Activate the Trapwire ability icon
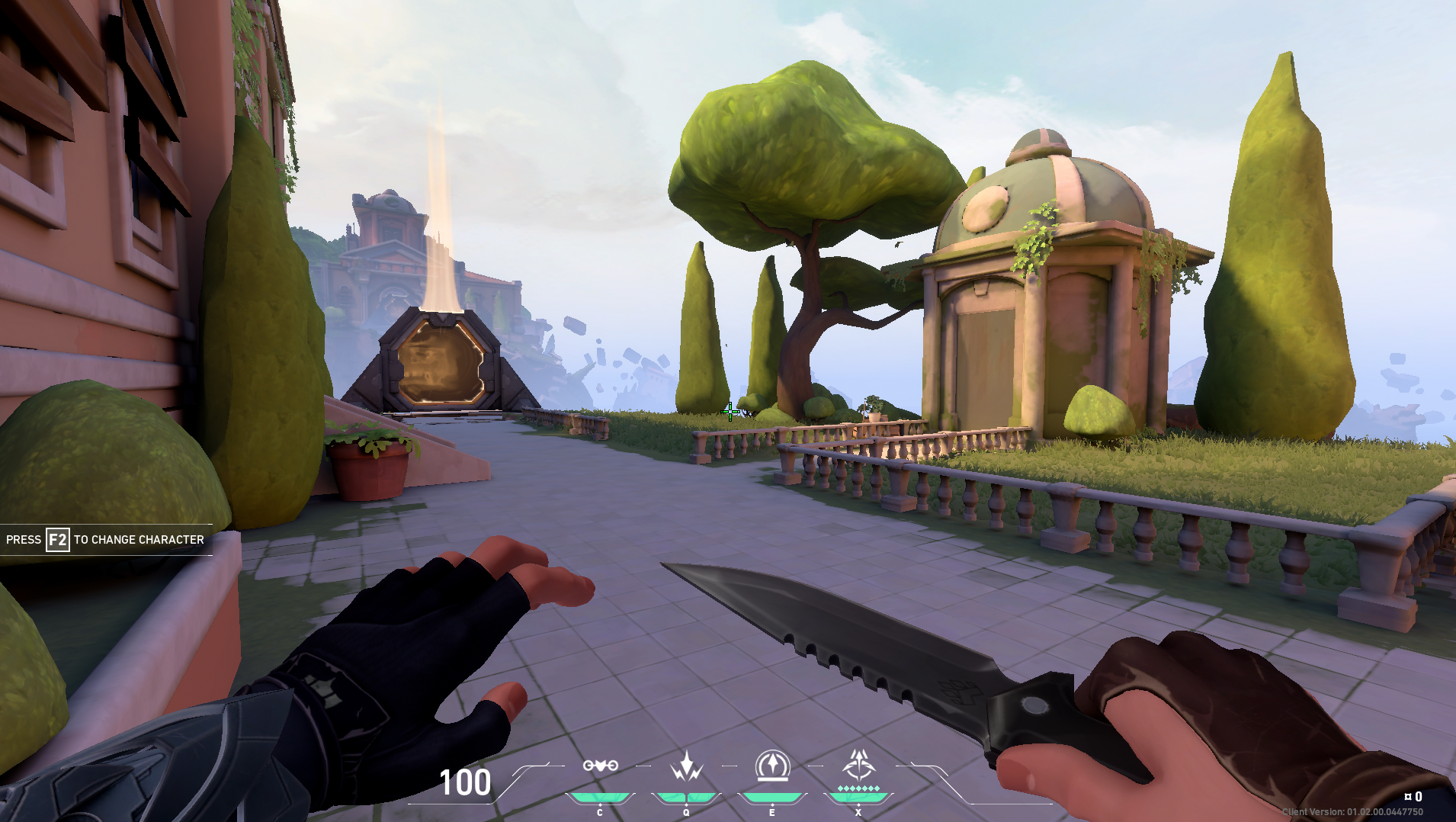The height and width of the screenshot is (822, 1456). (x=600, y=766)
